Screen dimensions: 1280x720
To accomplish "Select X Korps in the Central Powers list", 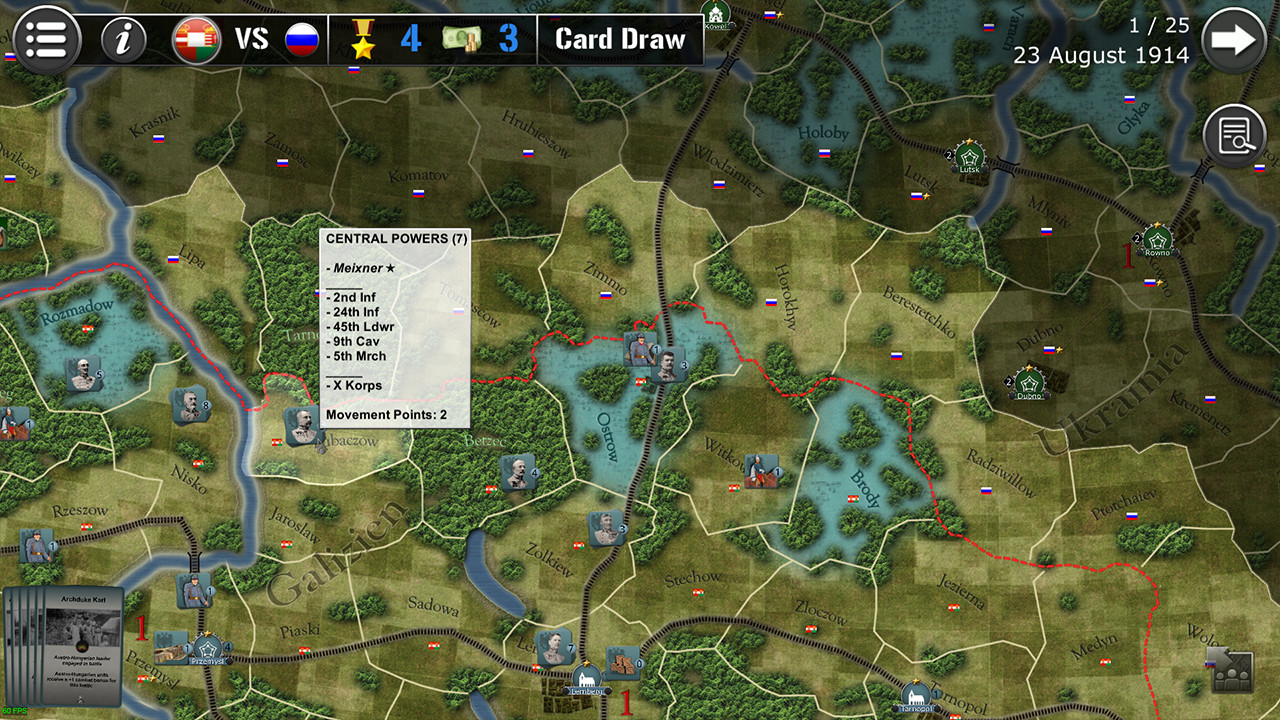I will tap(356, 385).
